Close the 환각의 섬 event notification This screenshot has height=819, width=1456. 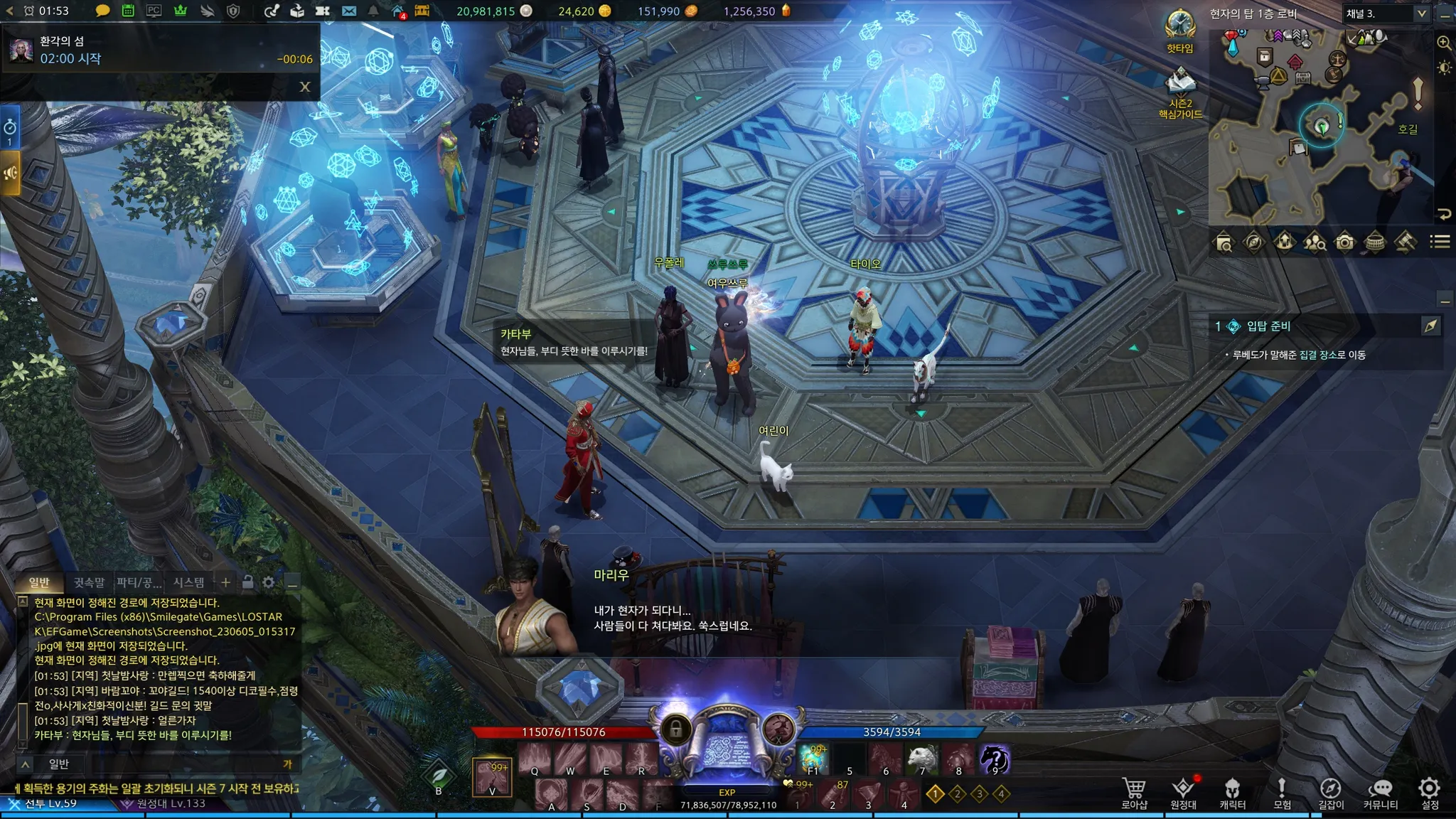pos(305,87)
